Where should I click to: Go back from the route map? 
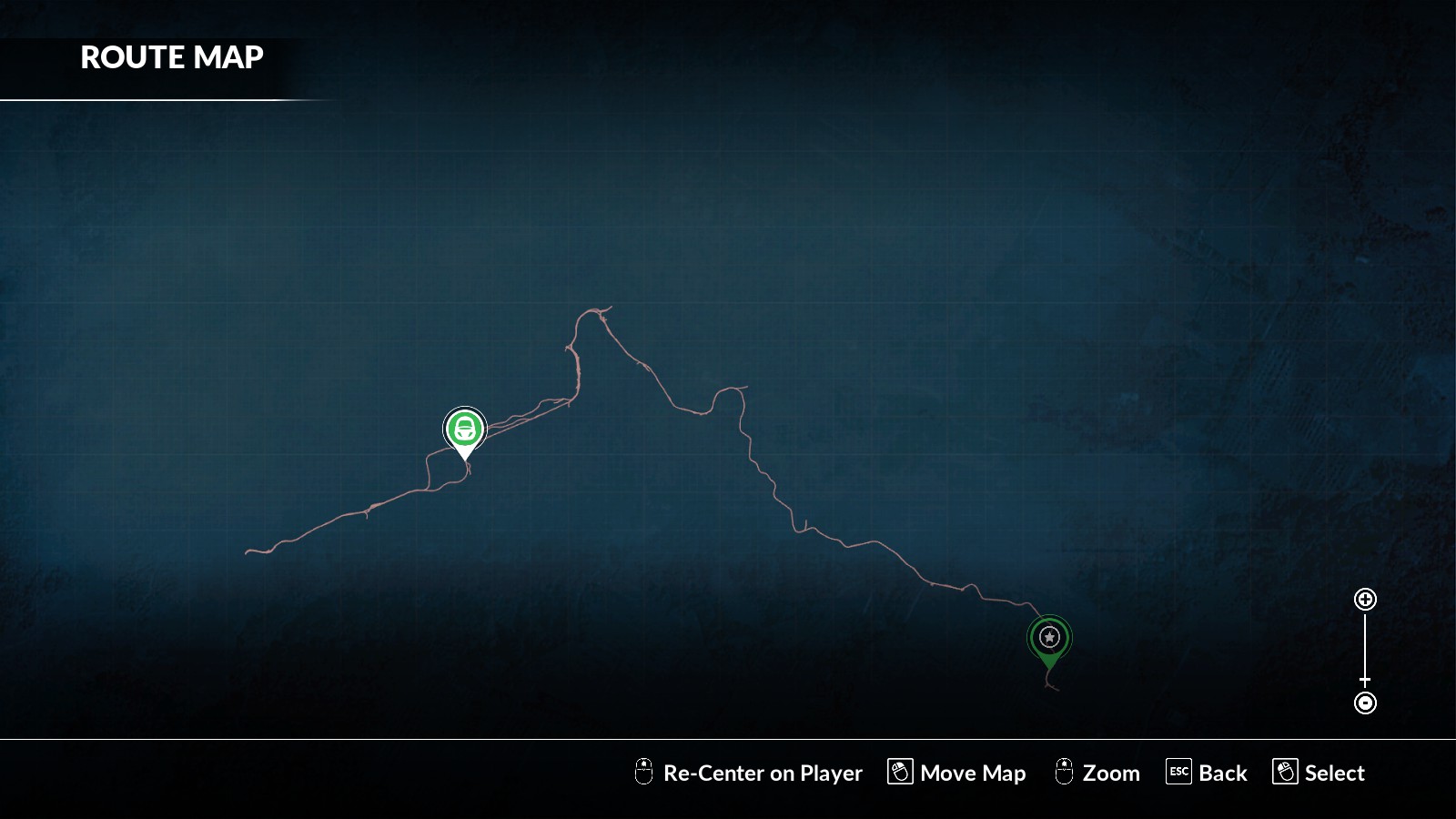1207,773
